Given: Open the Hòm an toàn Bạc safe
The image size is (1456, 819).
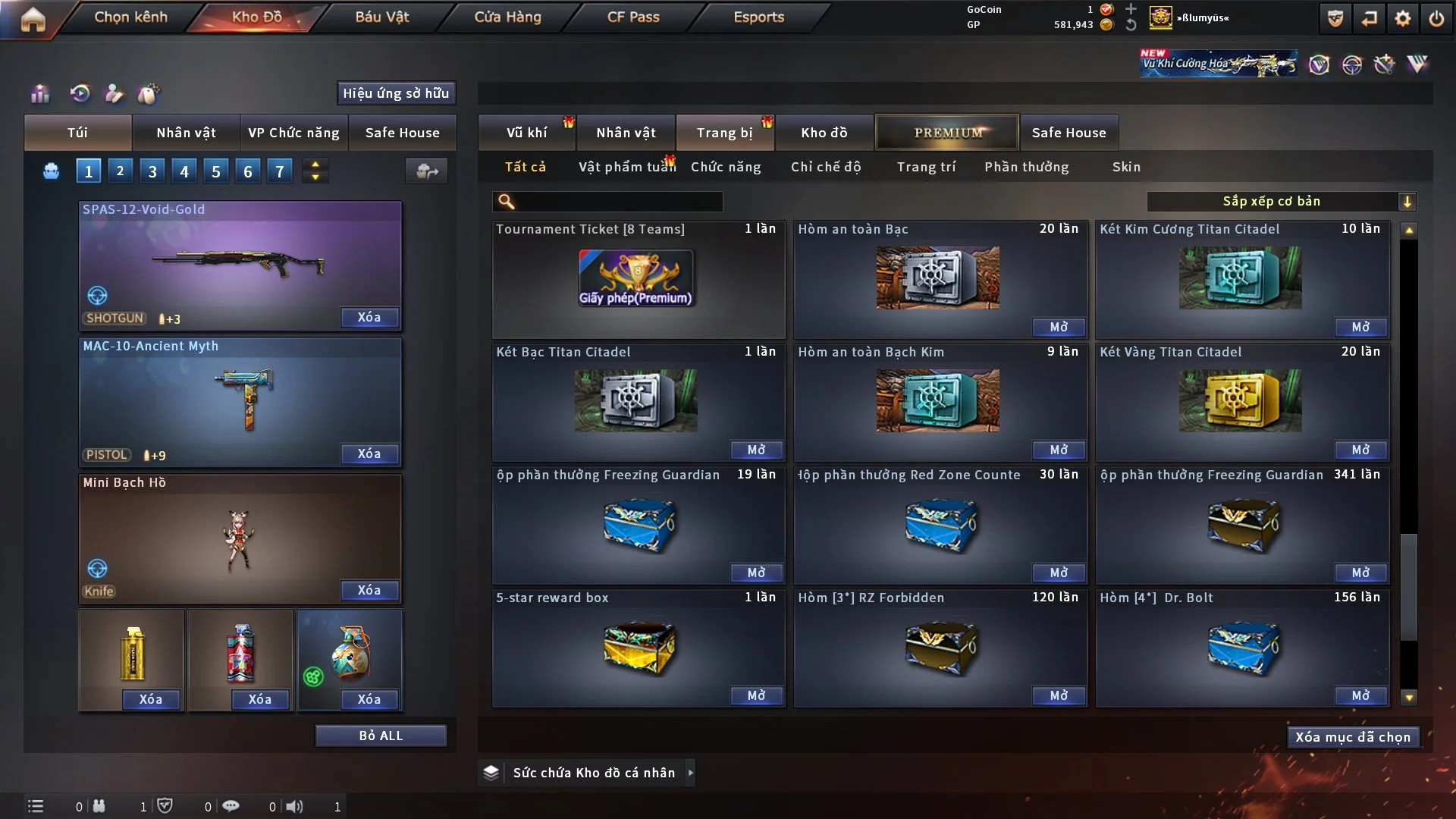Looking at the screenshot, I should [x=1059, y=327].
